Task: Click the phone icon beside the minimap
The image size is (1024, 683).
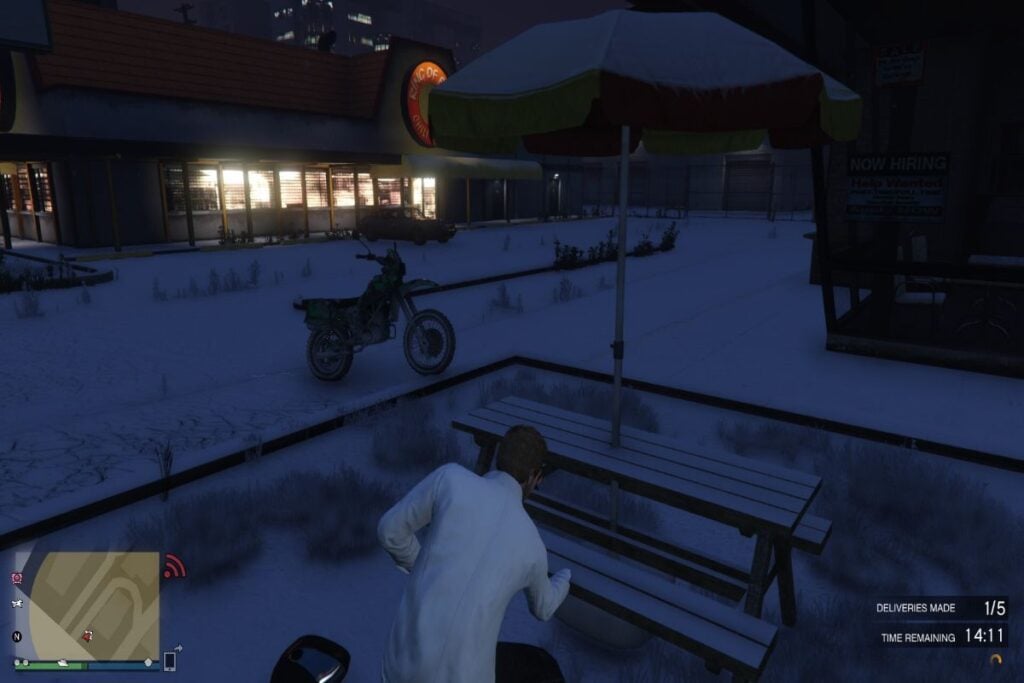Action: (170, 660)
